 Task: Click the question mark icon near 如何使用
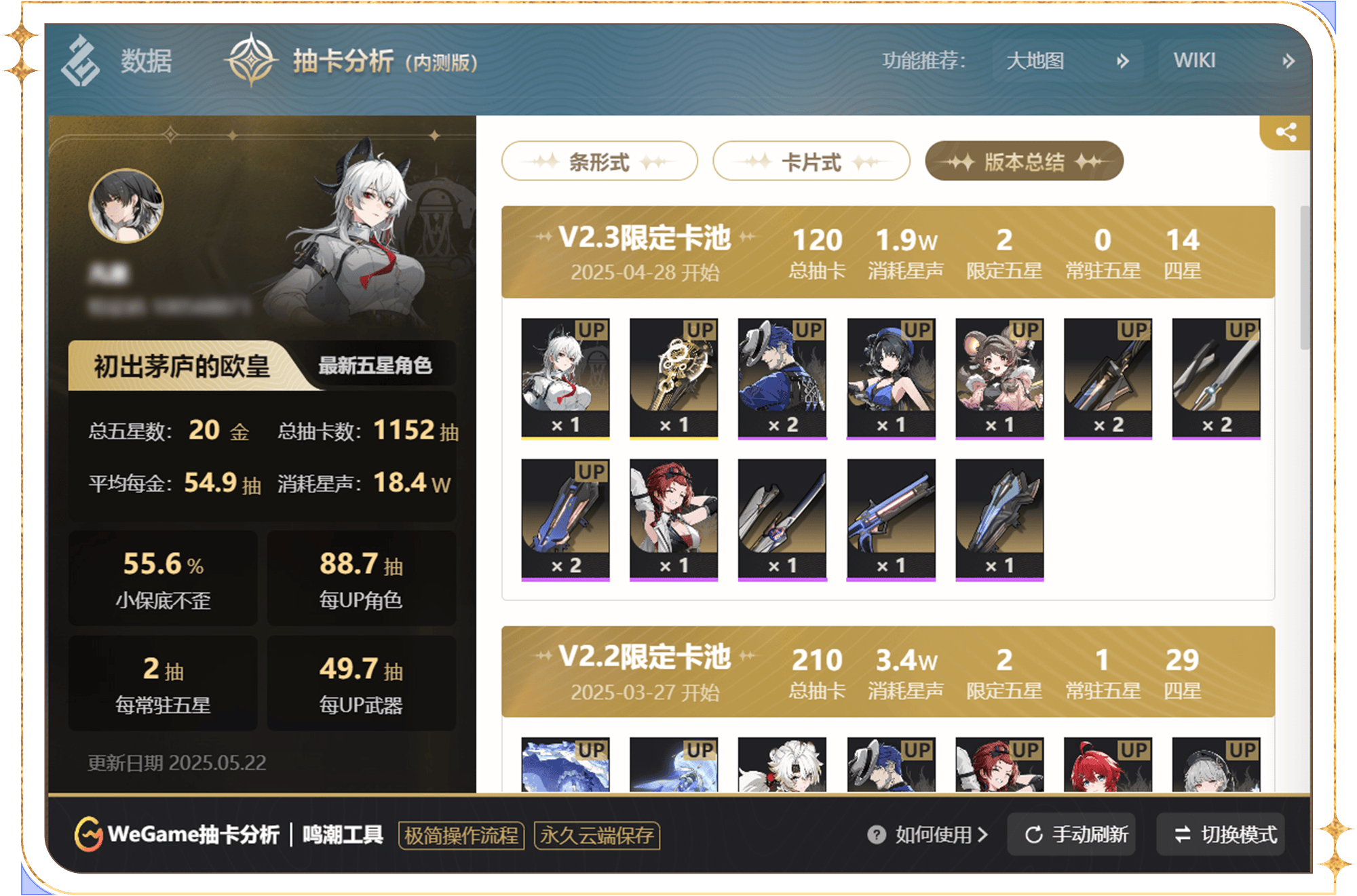point(877,836)
